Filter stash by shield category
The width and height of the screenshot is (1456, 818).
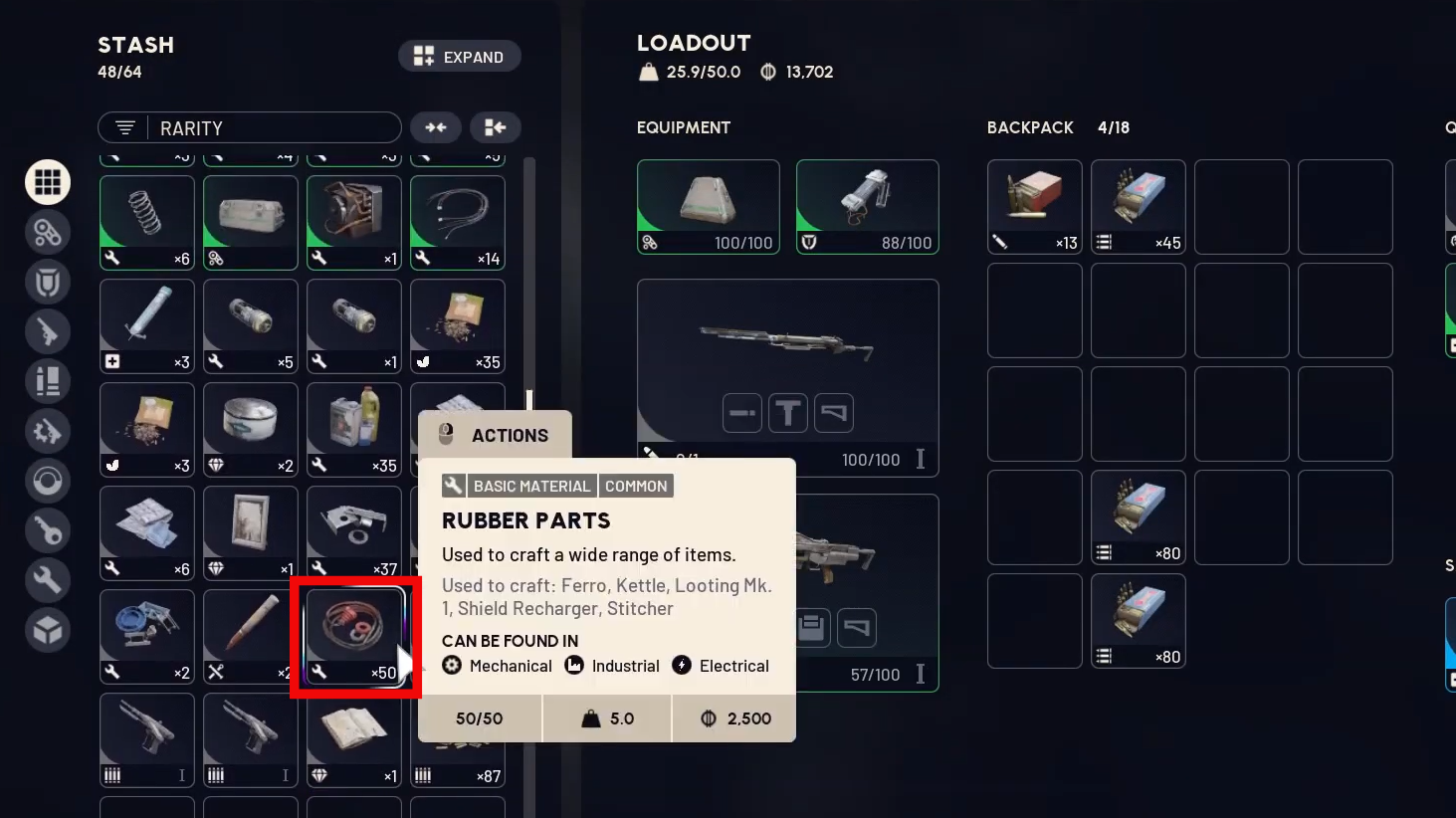tap(48, 283)
